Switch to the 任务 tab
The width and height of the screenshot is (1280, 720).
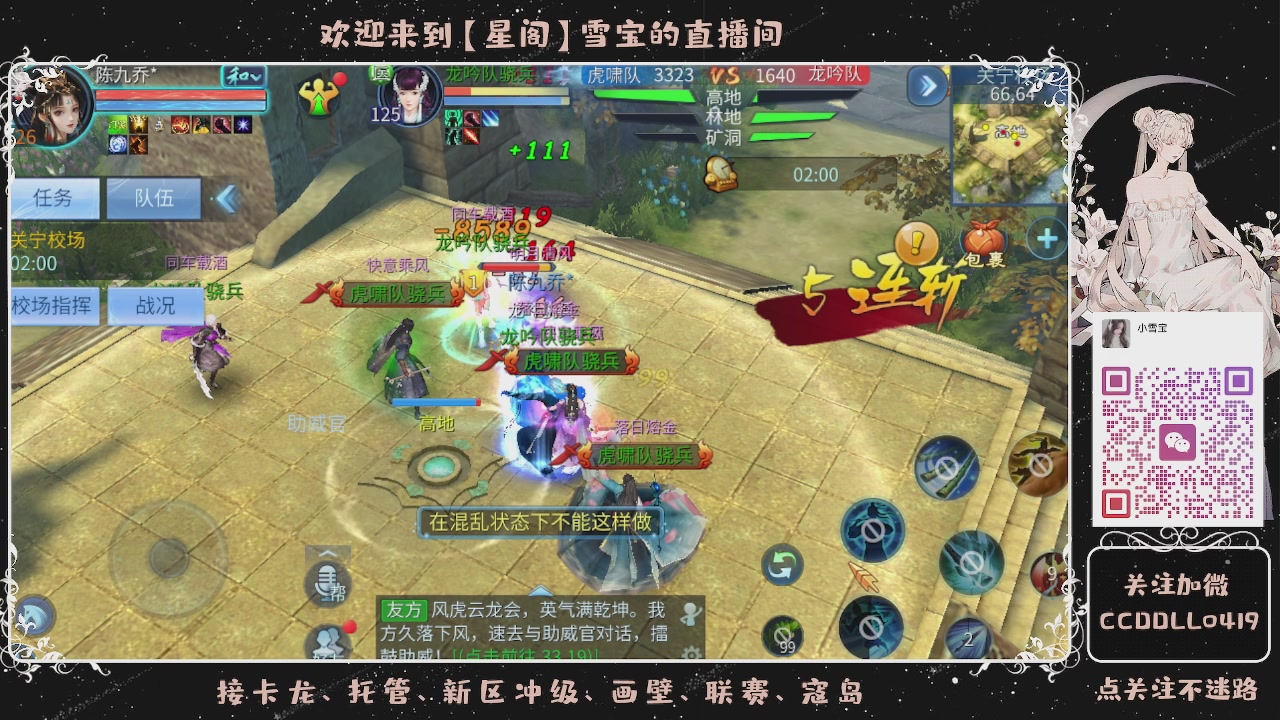click(55, 198)
